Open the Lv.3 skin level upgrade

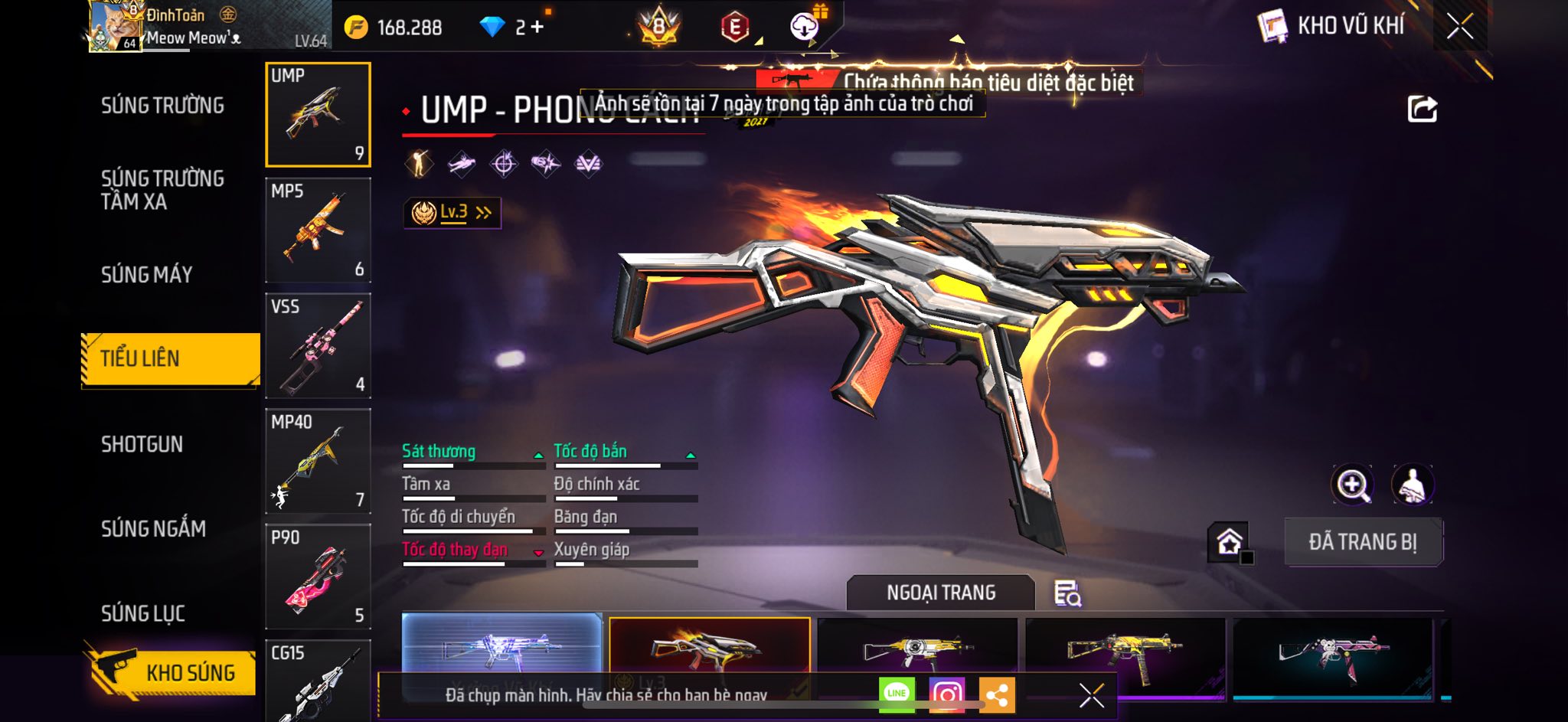tap(452, 213)
